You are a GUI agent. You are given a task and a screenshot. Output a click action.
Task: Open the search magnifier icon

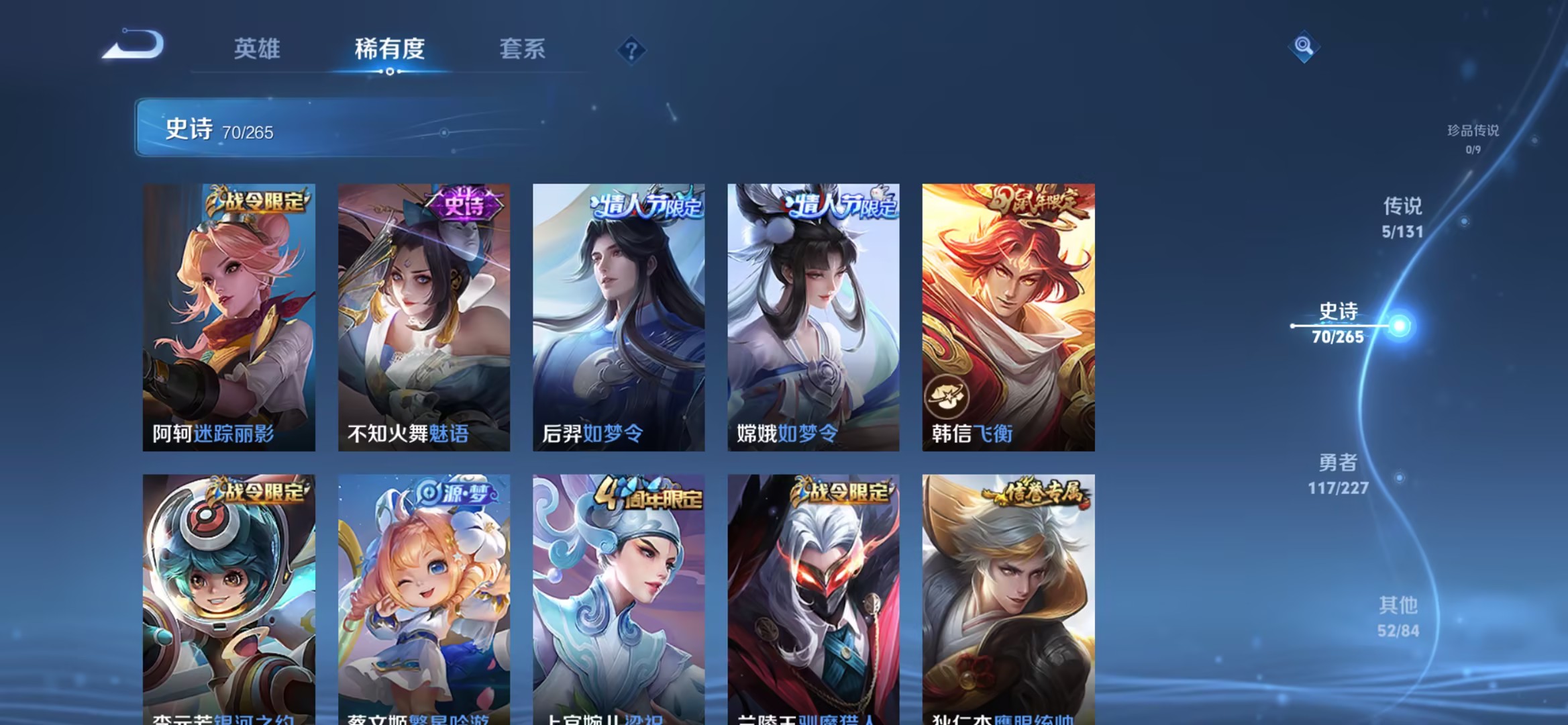[1304, 47]
